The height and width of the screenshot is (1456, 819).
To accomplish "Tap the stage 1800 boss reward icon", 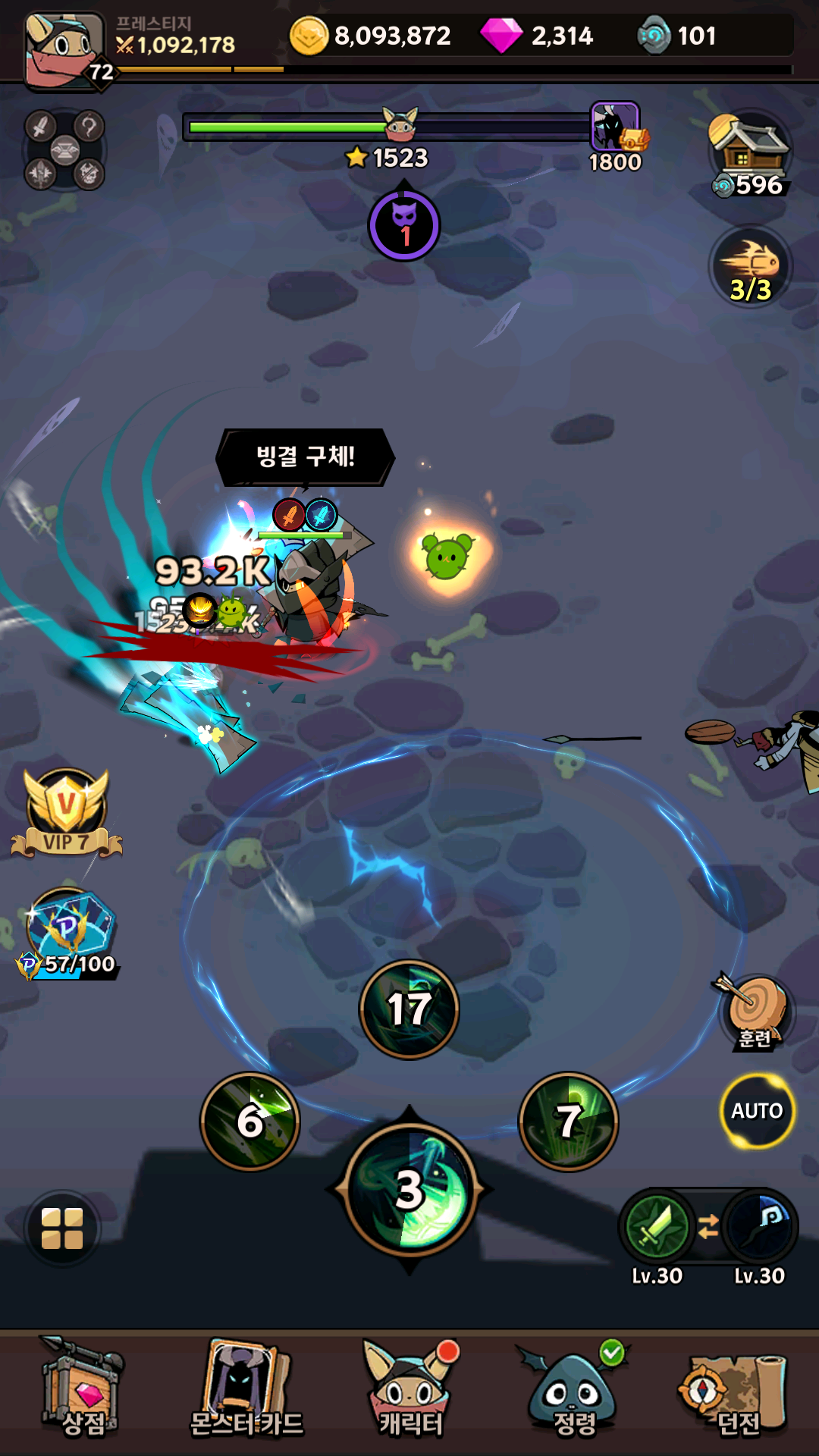I will pos(616,129).
